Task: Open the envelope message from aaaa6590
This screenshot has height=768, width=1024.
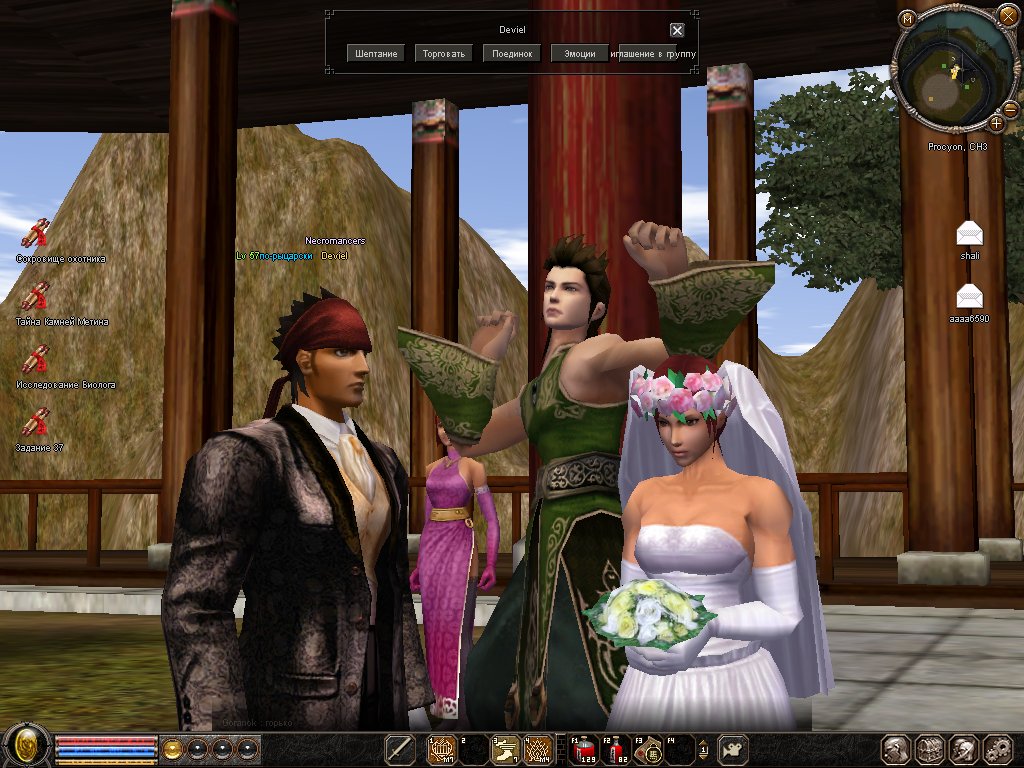Action: pos(969,296)
